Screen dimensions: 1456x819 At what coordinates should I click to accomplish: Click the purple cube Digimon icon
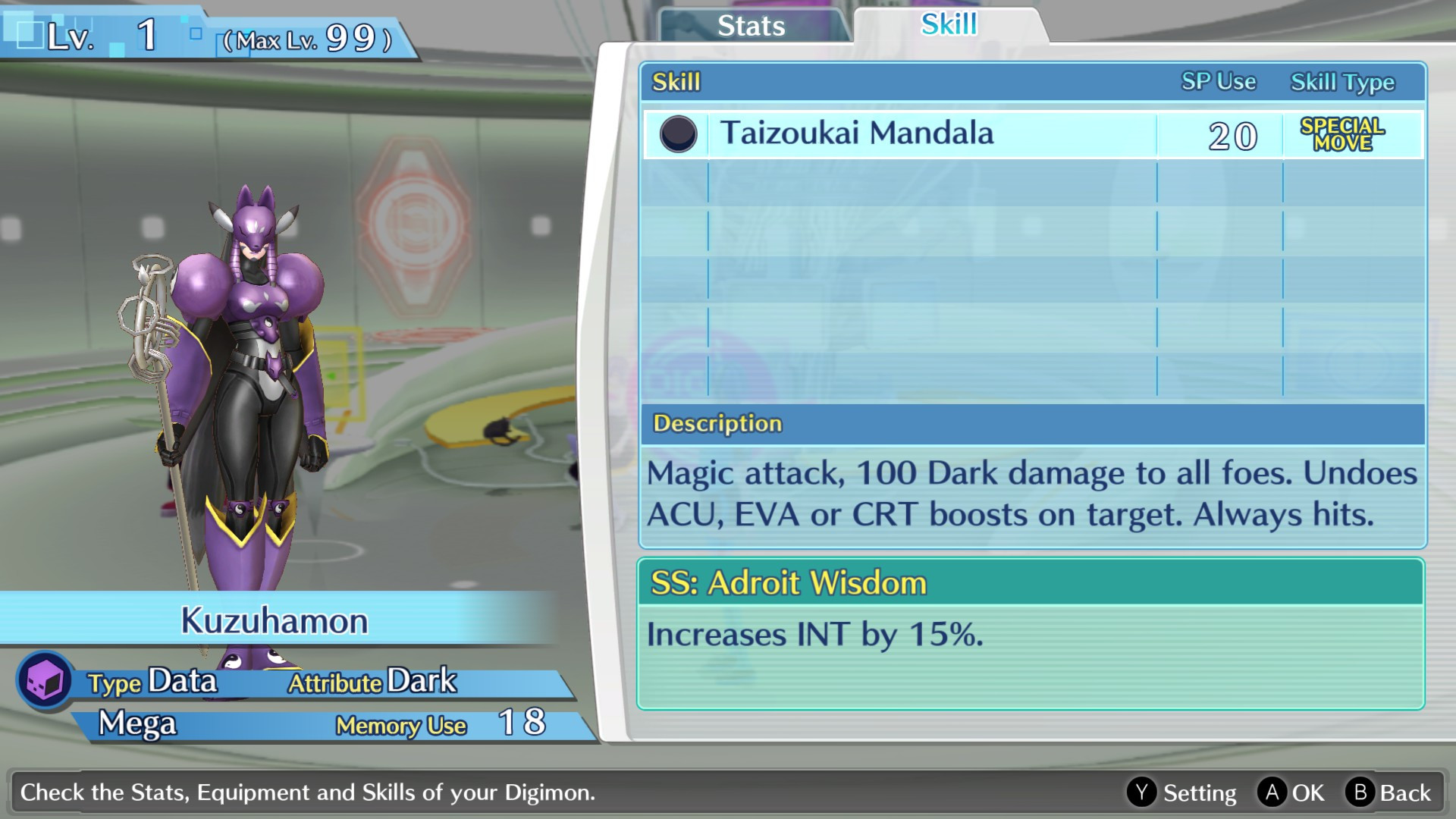(43, 681)
